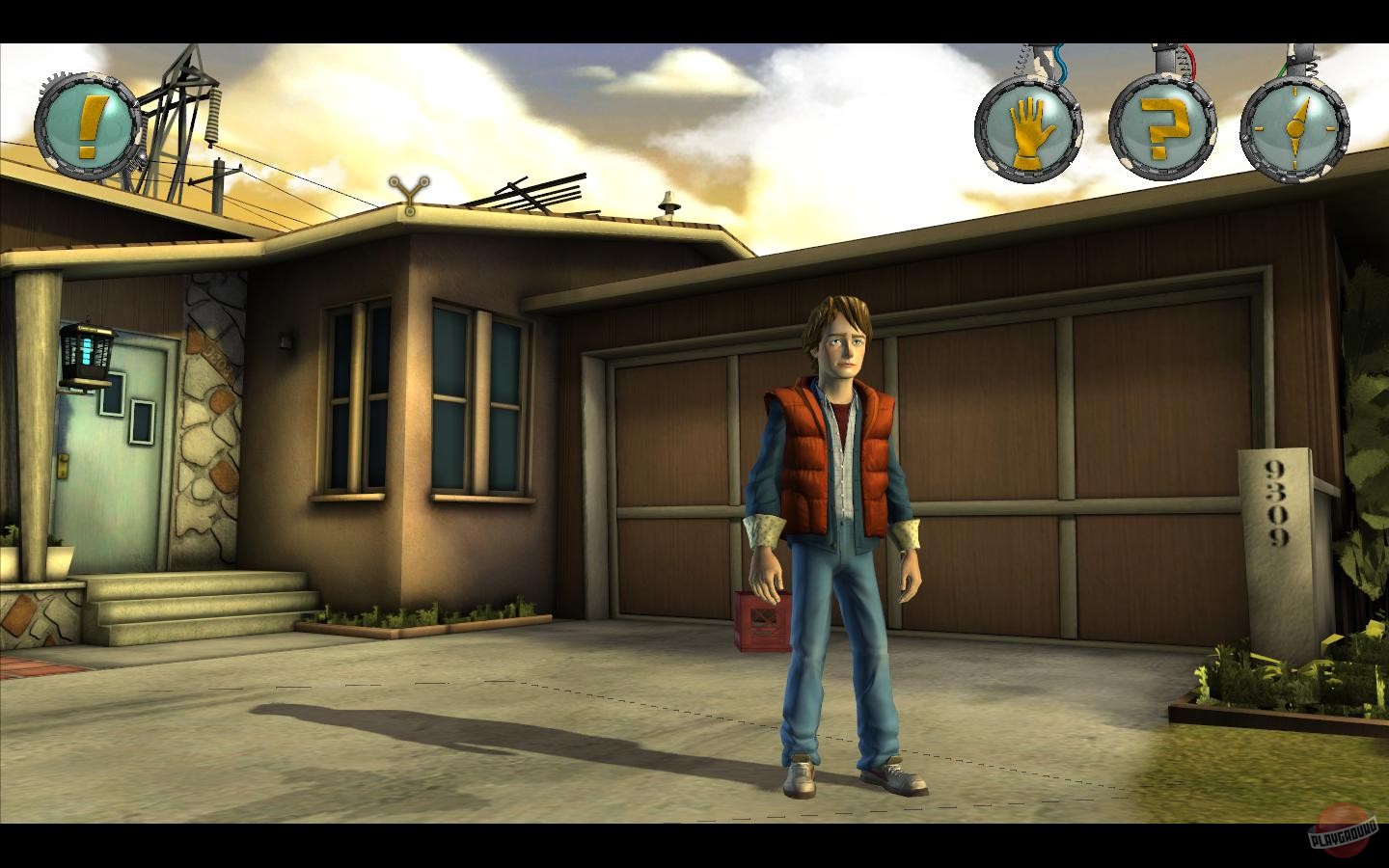
Task: Click the doorbell beside the front door
Action: (x=286, y=338)
